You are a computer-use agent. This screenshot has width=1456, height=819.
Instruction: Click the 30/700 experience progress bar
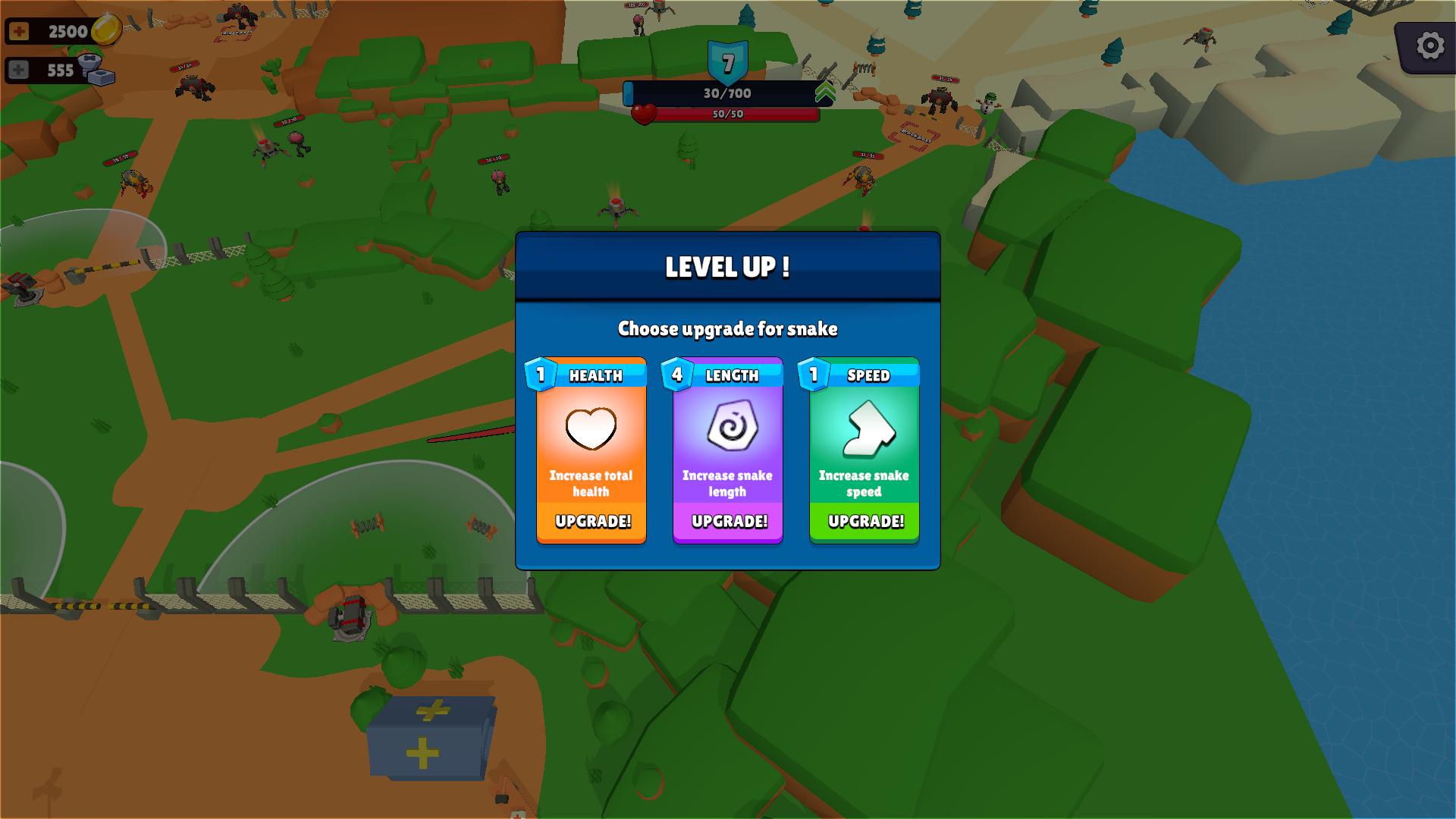[x=726, y=93]
